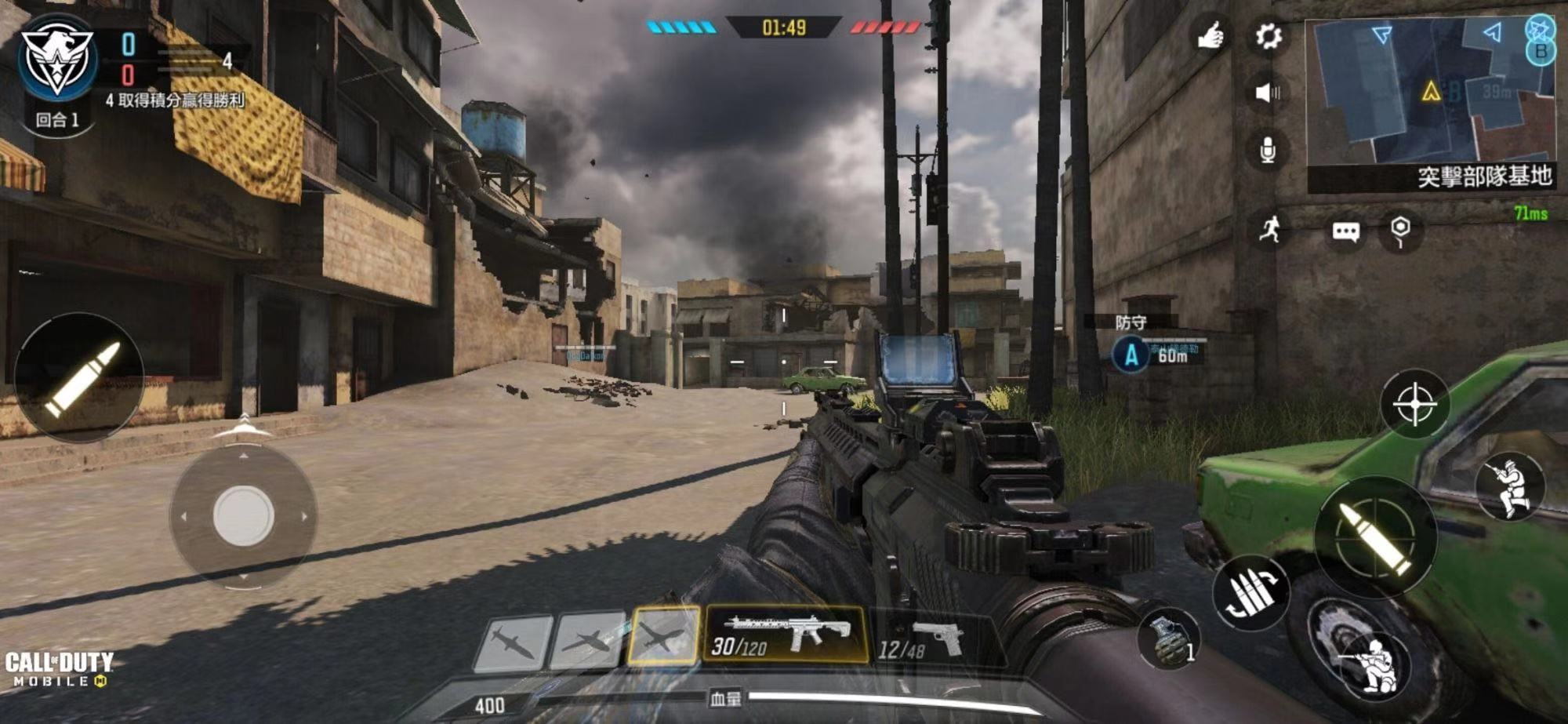Throw the grenade
This screenshot has height=724, width=1568.
pyautogui.click(x=1170, y=638)
